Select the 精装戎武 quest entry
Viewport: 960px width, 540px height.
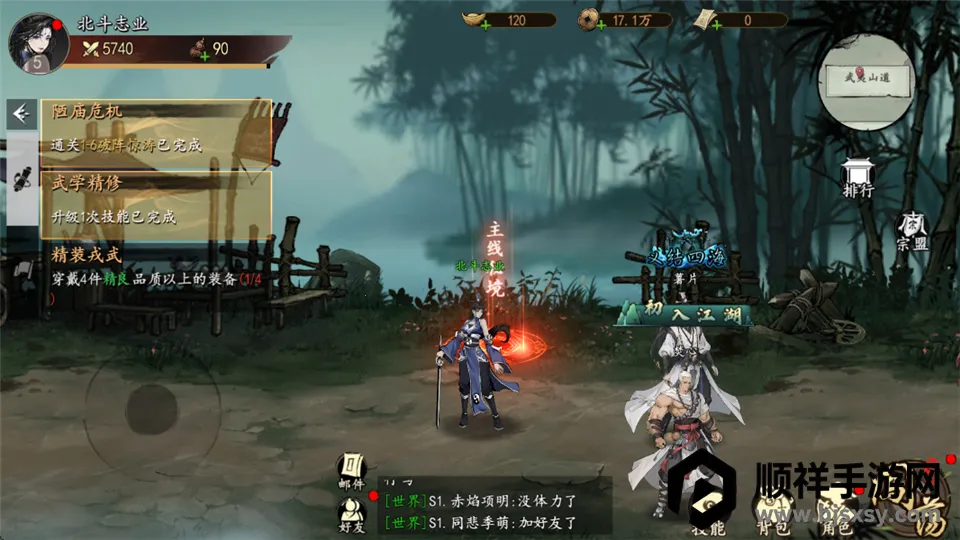click(x=155, y=268)
